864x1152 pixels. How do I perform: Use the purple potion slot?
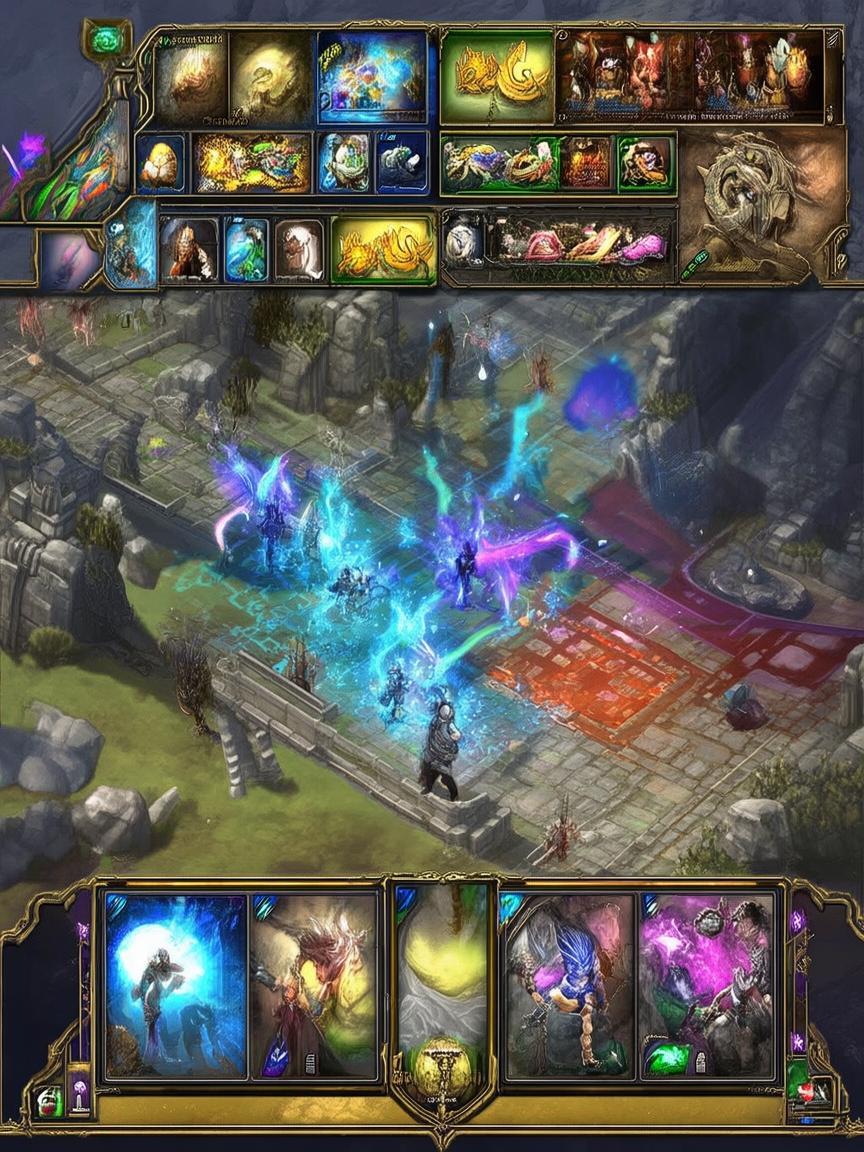click(x=78, y=1093)
